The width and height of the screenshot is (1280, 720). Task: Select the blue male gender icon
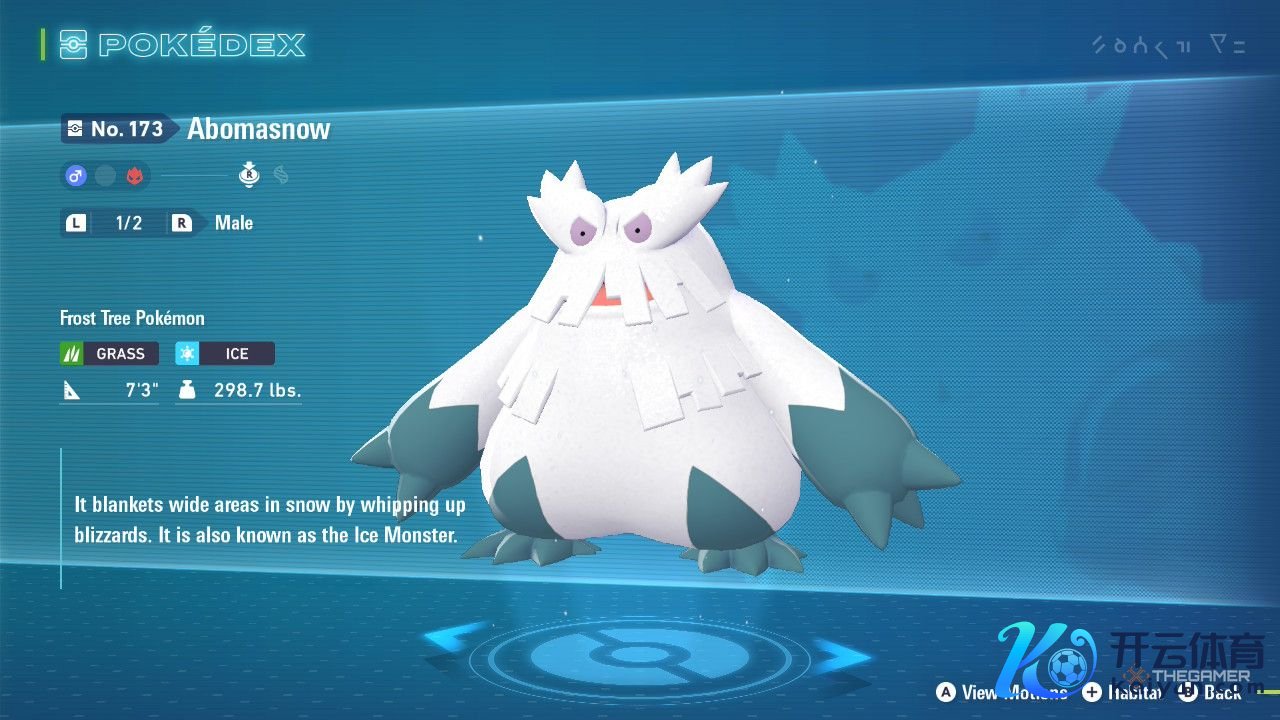point(76,176)
